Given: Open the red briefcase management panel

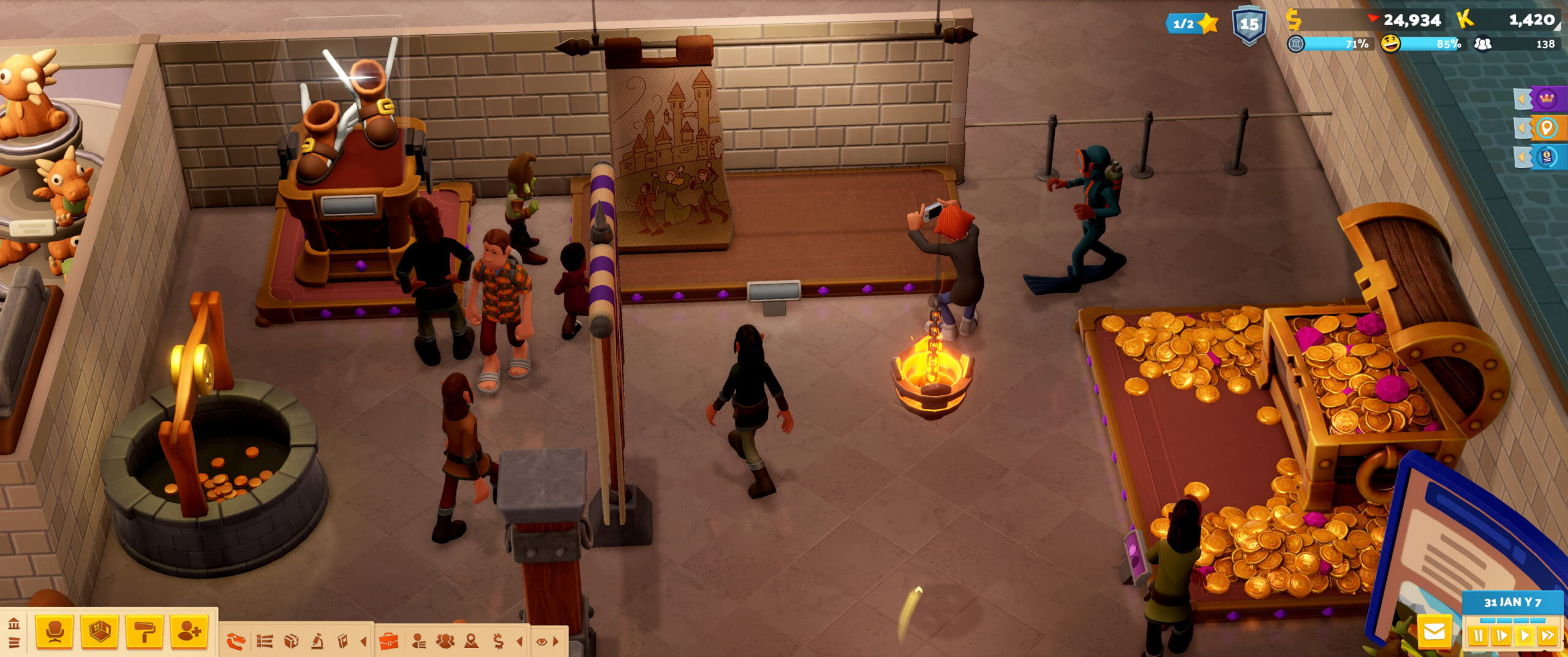Looking at the screenshot, I should [389, 642].
